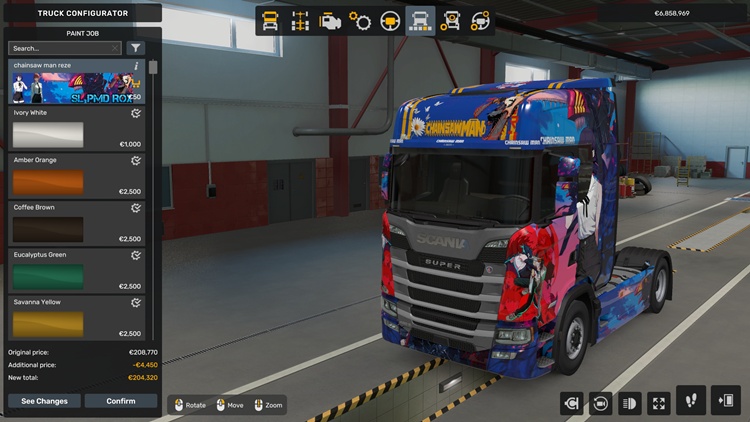The width and height of the screenshot is (750, 422).
Task: Open the engine configuration tab
Action: pos(330,21)
